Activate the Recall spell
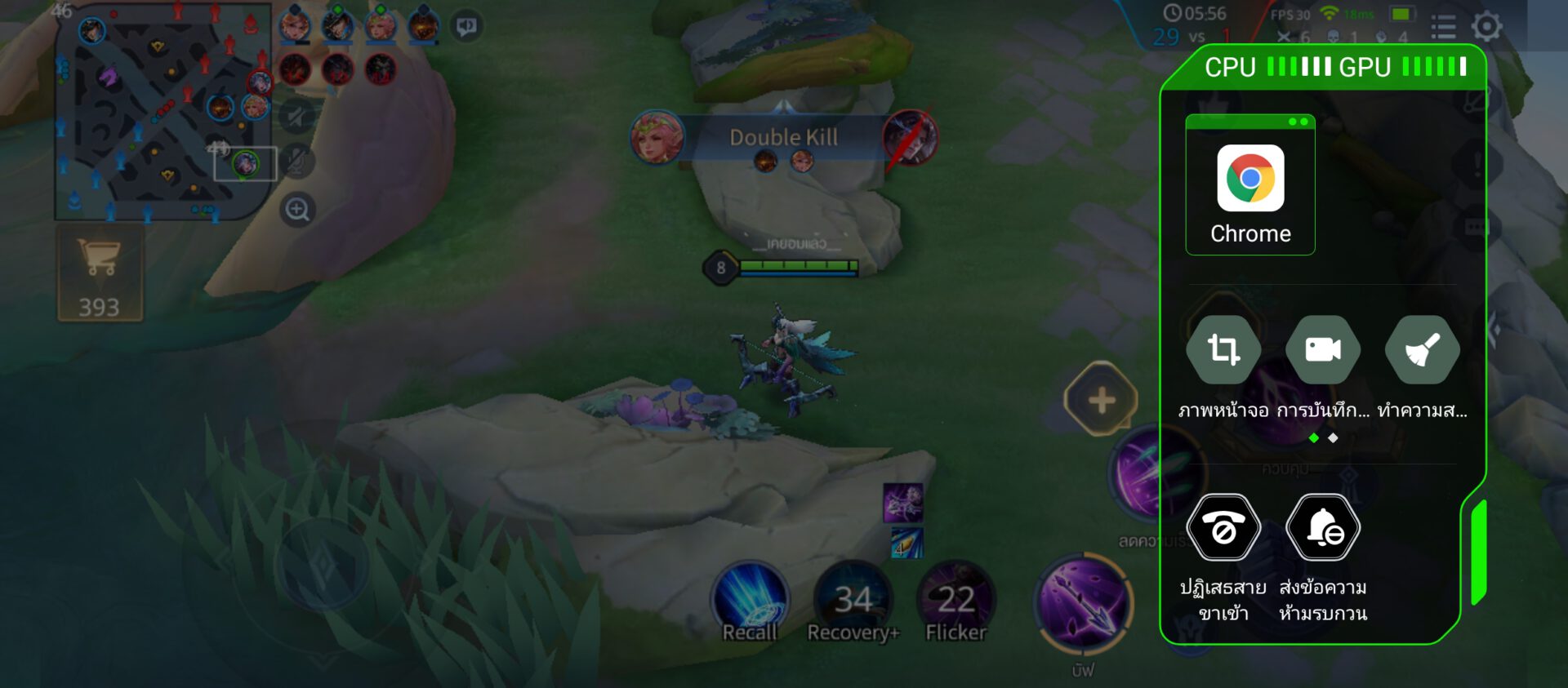The width and height of the screenshot is (1568, 688). pos(750,601)
